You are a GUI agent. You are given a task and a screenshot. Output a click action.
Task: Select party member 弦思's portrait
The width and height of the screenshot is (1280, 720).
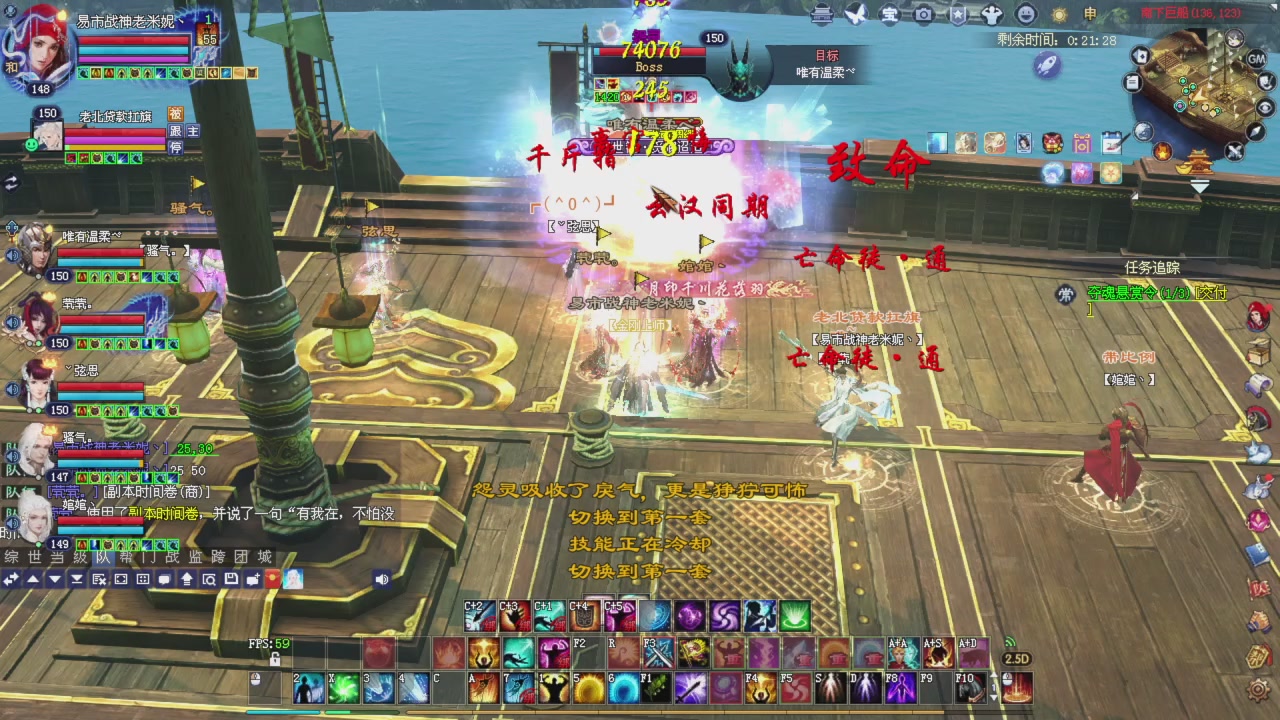tap(36, 383)
